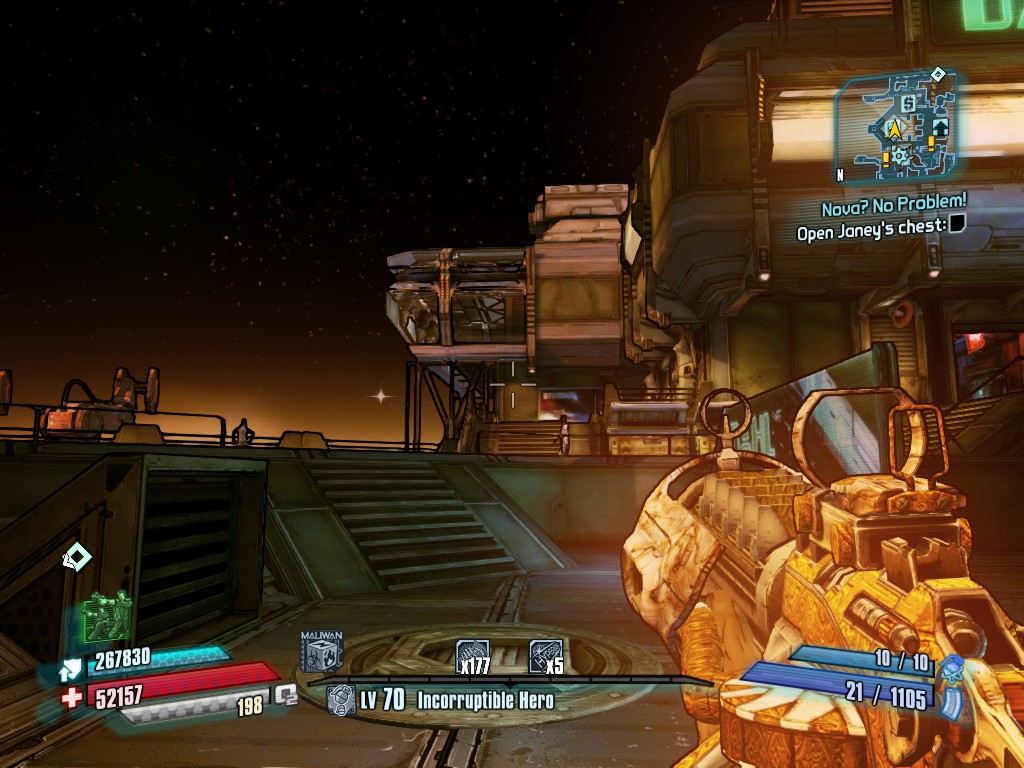
Task: Activate the green action skill icon
Action: click(107, 616)
